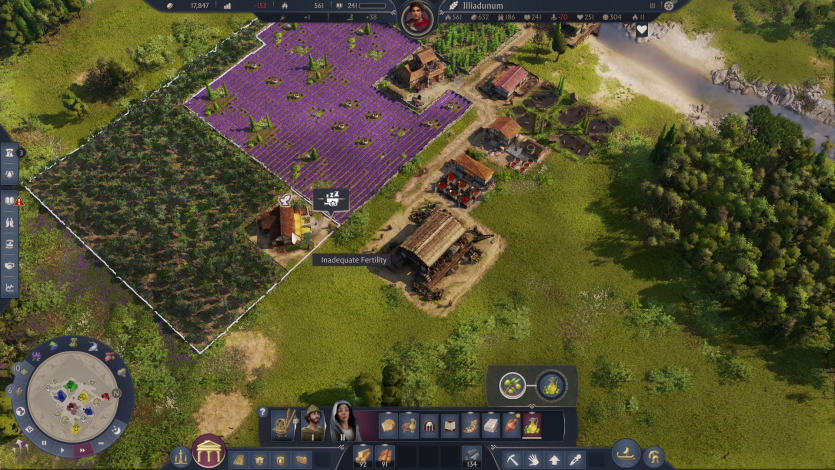Open the helmet military menu button
This screenshot has height=470, width=835.
pos(655,456)
